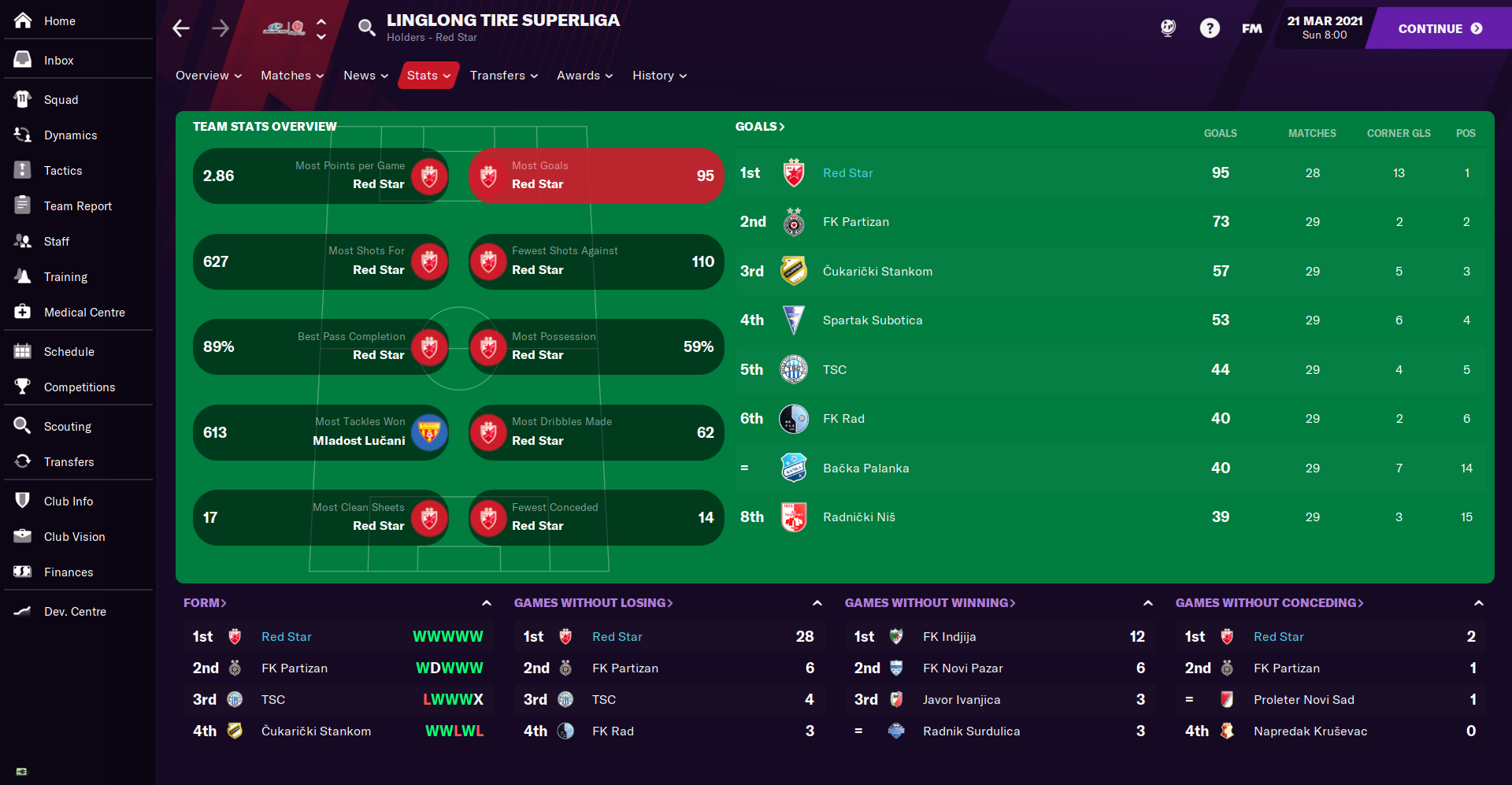The image size is (1512, 785).
Task: Go to the Squad screen
Action: click(x=61, y=100)
